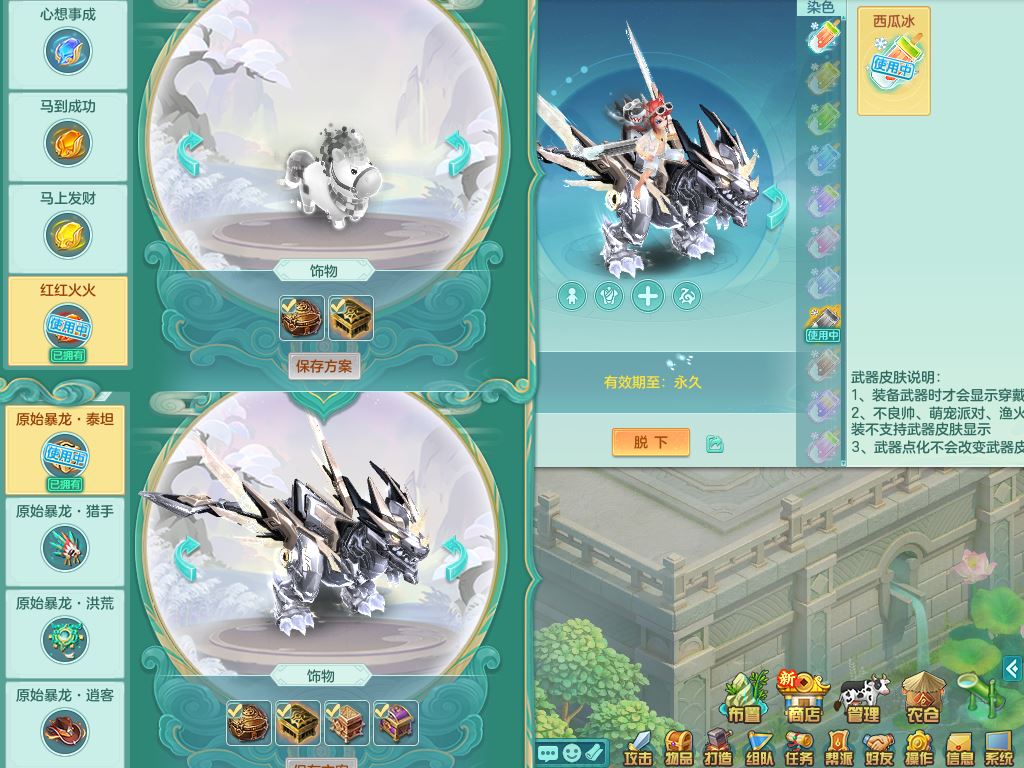Screen dimensions: 1024x768
Task: Open the 农仓 farm barn
Action: [922, 698]
